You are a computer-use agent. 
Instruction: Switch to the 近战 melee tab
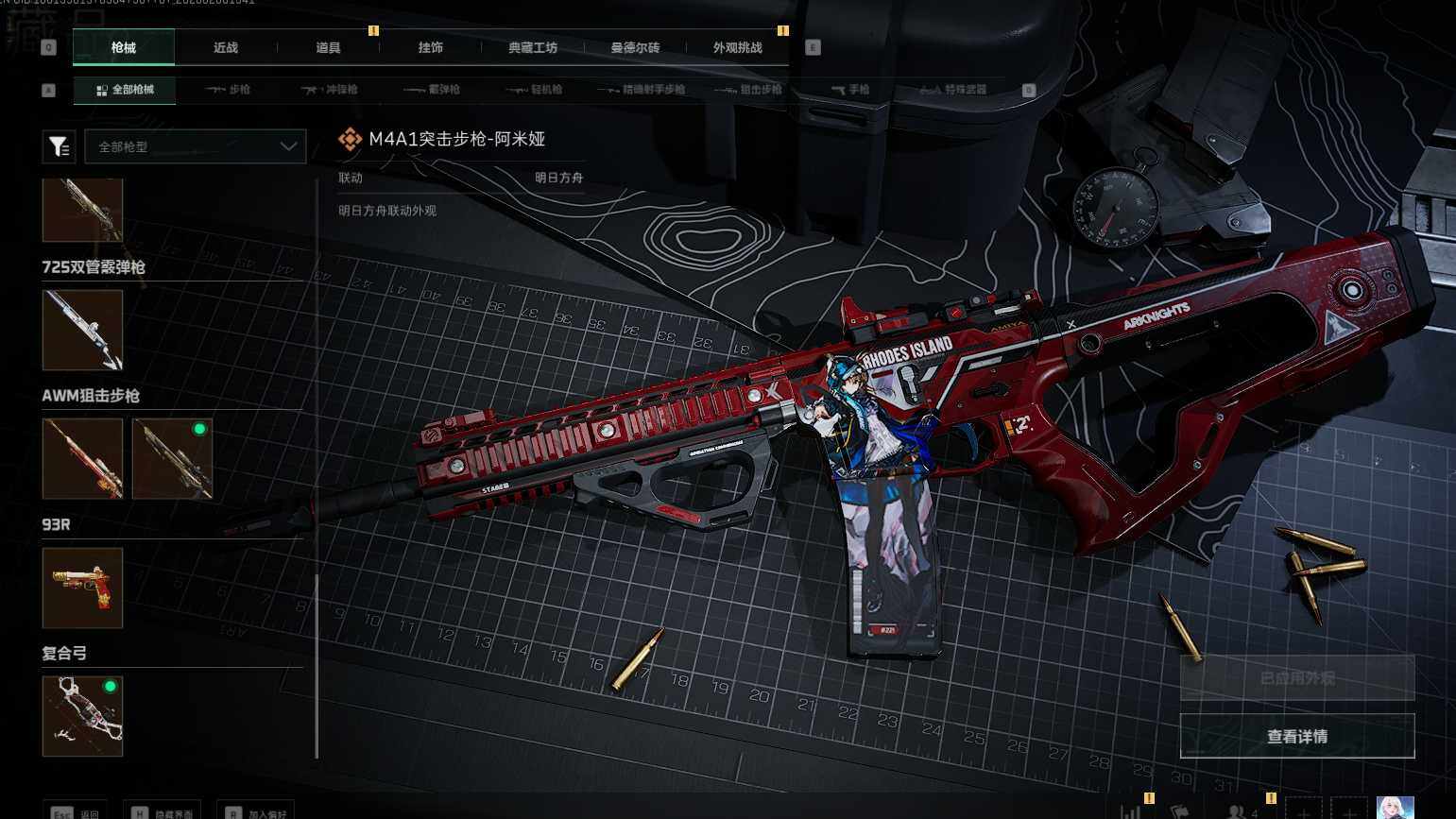coord(226,47)
